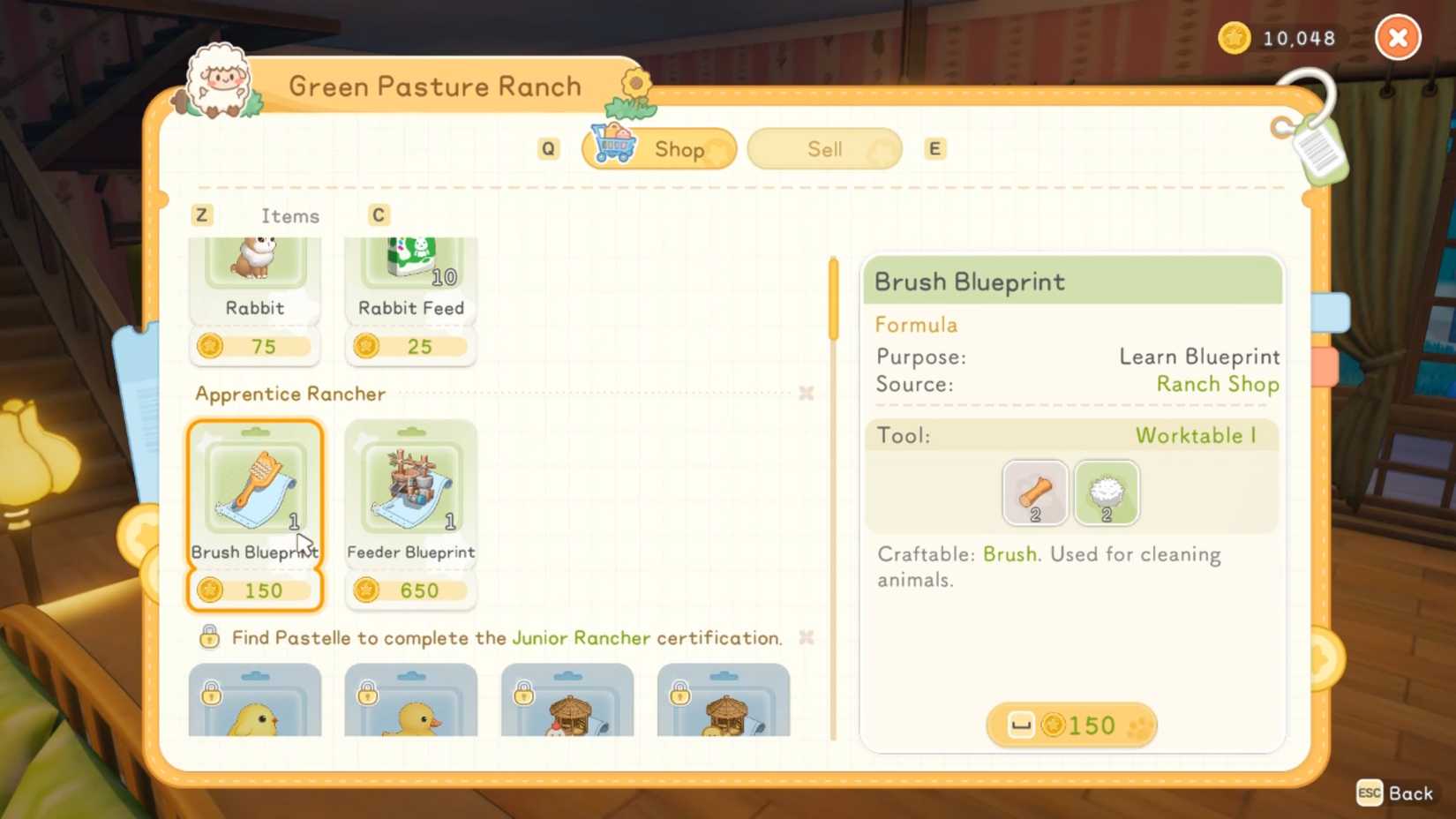
Task: Click the bone ingredient in the Worktable recipe
Action: (1033, 492)
